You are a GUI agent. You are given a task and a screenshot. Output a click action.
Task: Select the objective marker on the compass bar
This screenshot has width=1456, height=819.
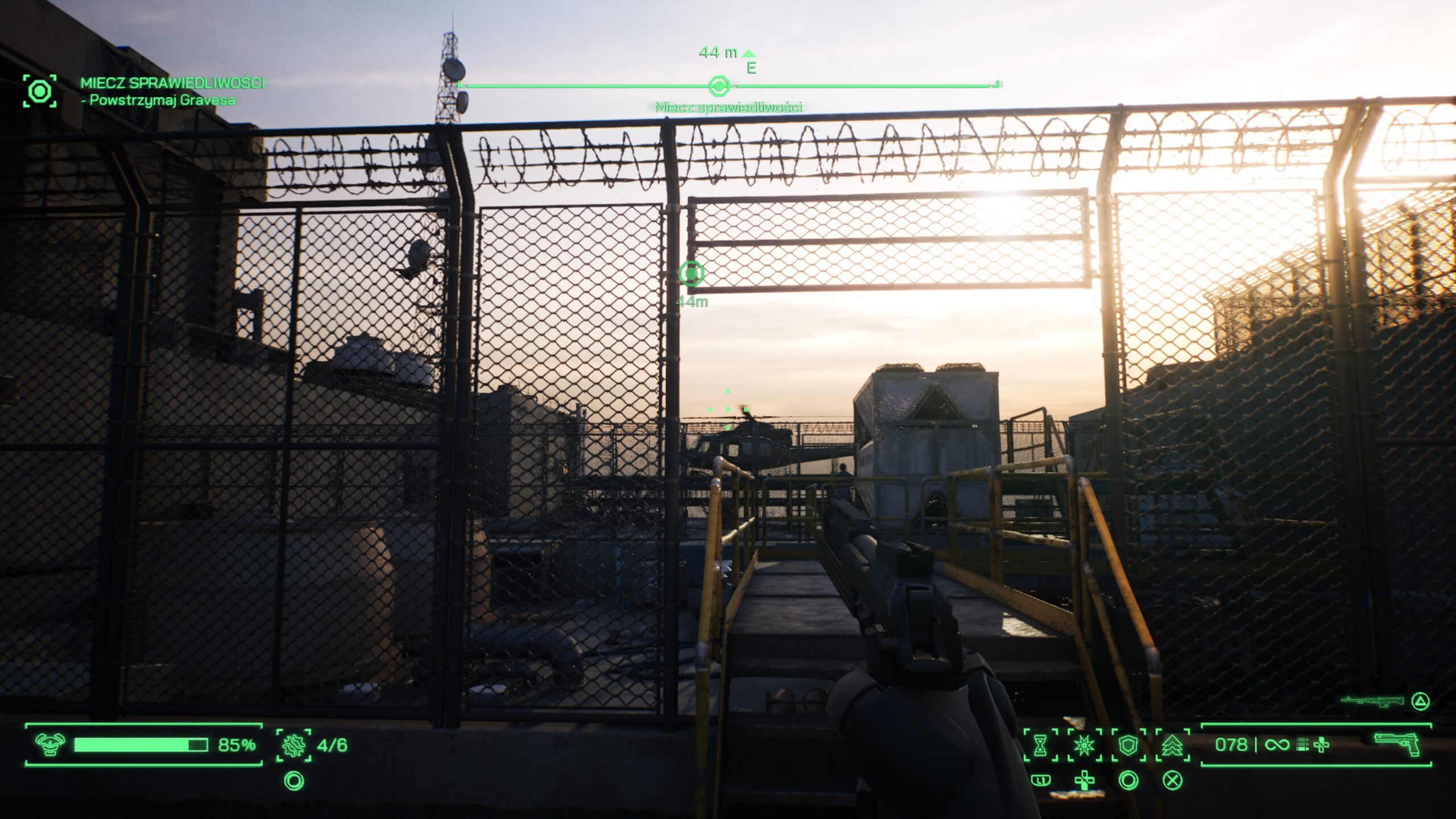point(719,86)
